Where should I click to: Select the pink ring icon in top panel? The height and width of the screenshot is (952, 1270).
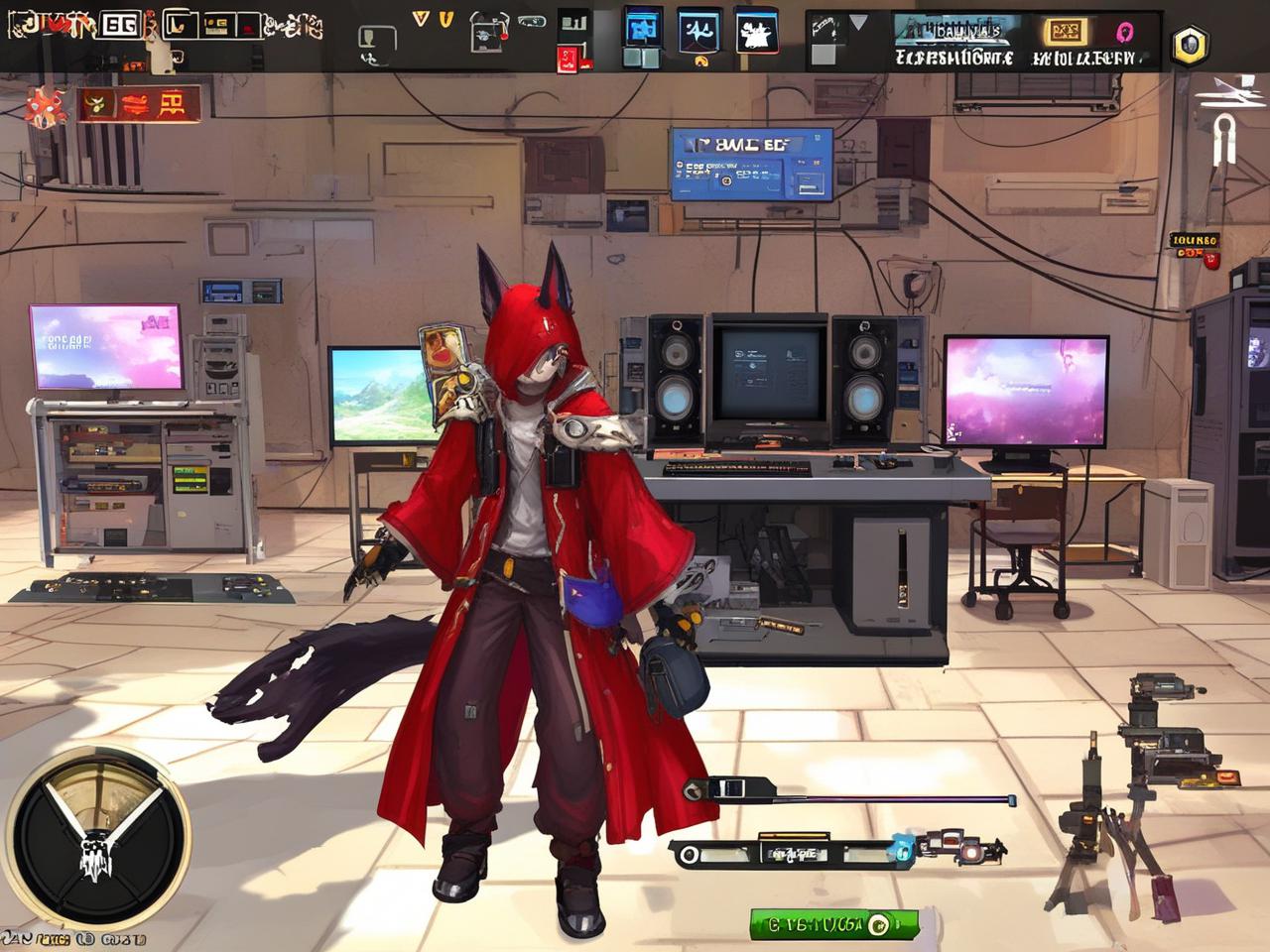pos(1126,32)
